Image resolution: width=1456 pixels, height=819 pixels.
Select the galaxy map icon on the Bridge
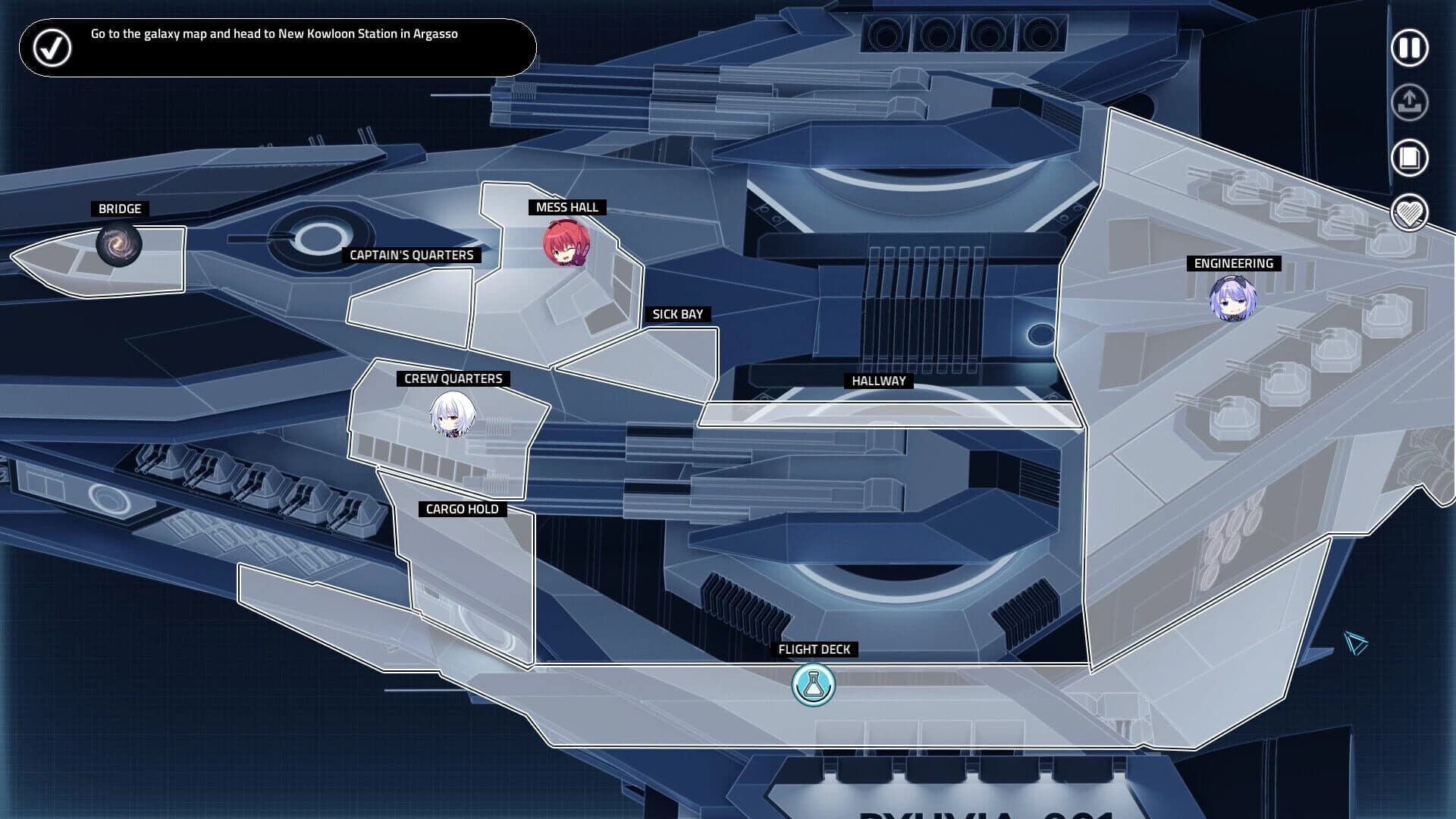point(118,244)
